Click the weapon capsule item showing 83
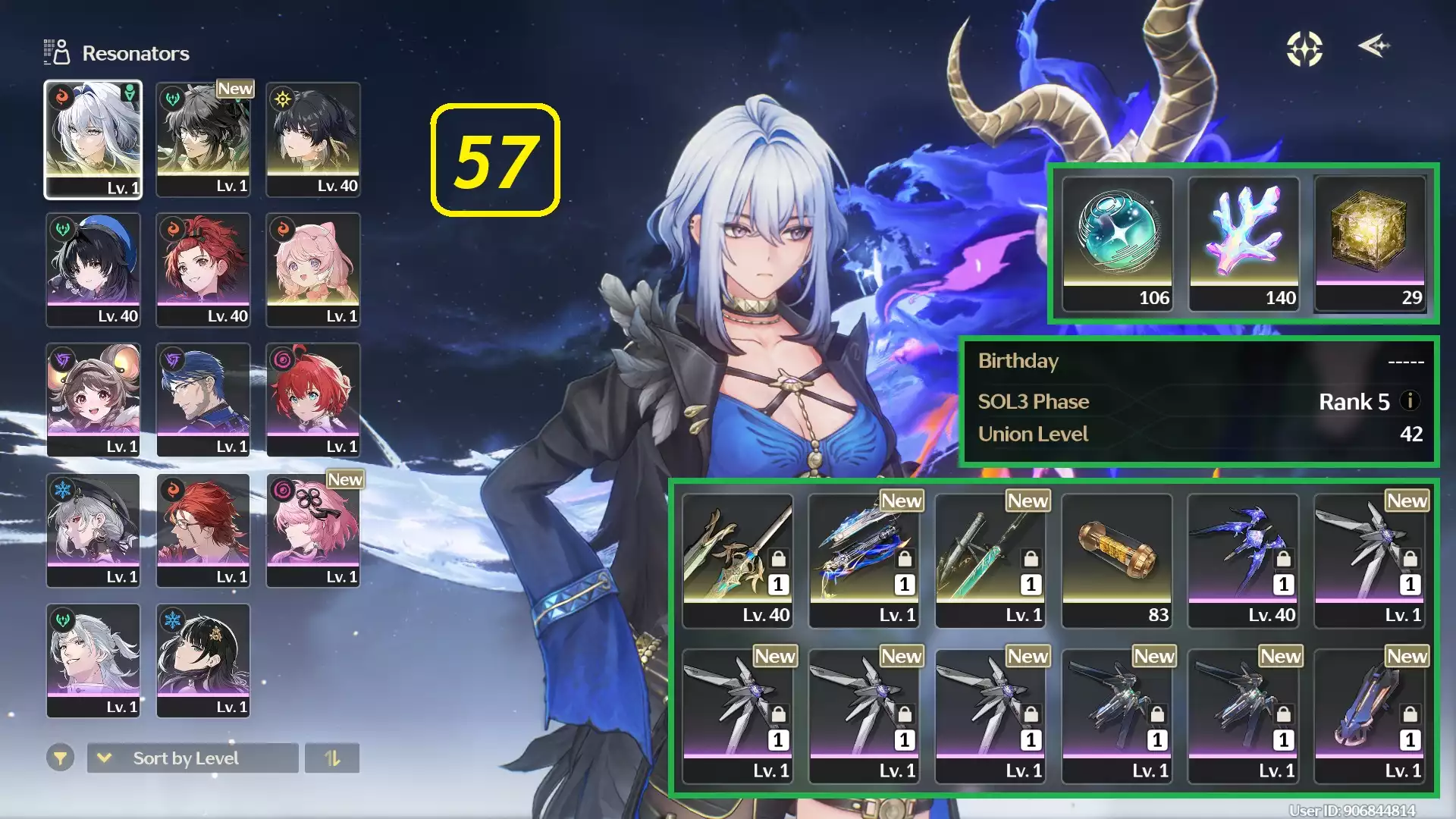Viewport: 1456px width, 819px height. 1117,557
